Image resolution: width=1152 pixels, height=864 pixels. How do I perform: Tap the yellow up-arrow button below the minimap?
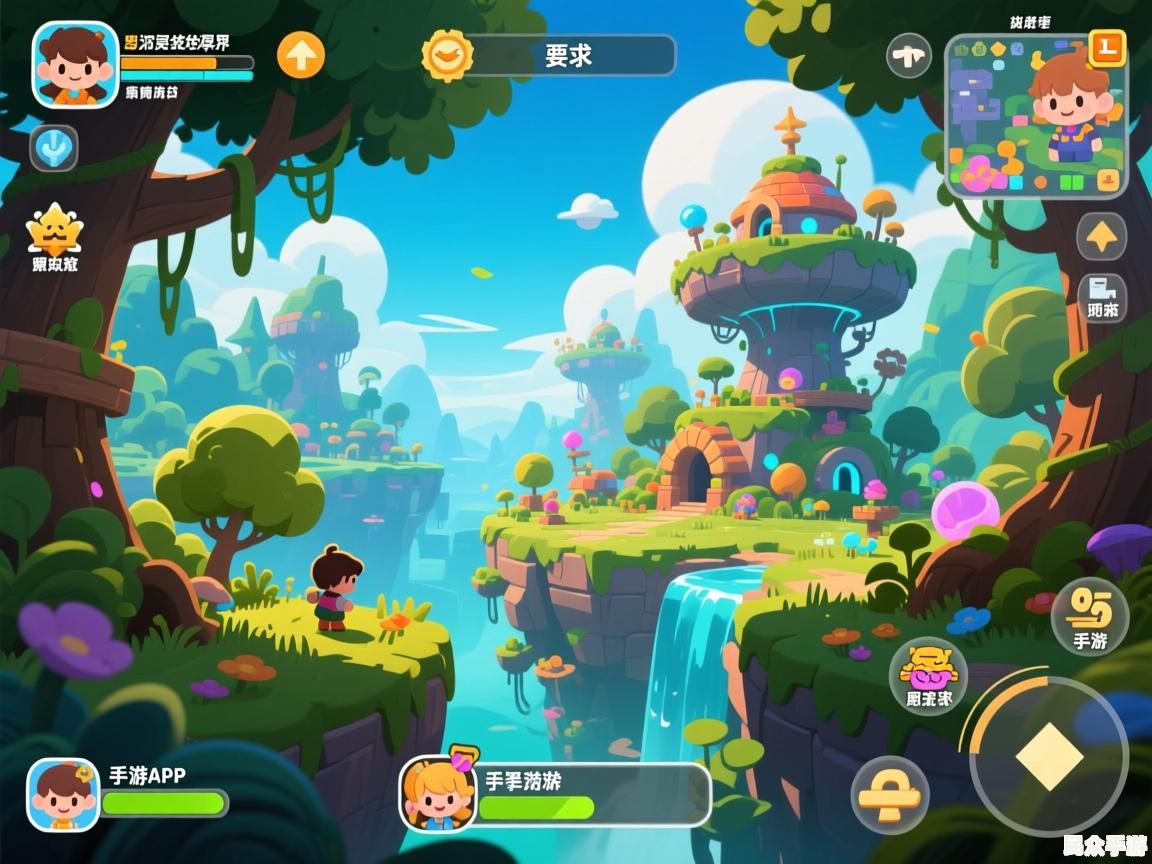point(1101,237)
